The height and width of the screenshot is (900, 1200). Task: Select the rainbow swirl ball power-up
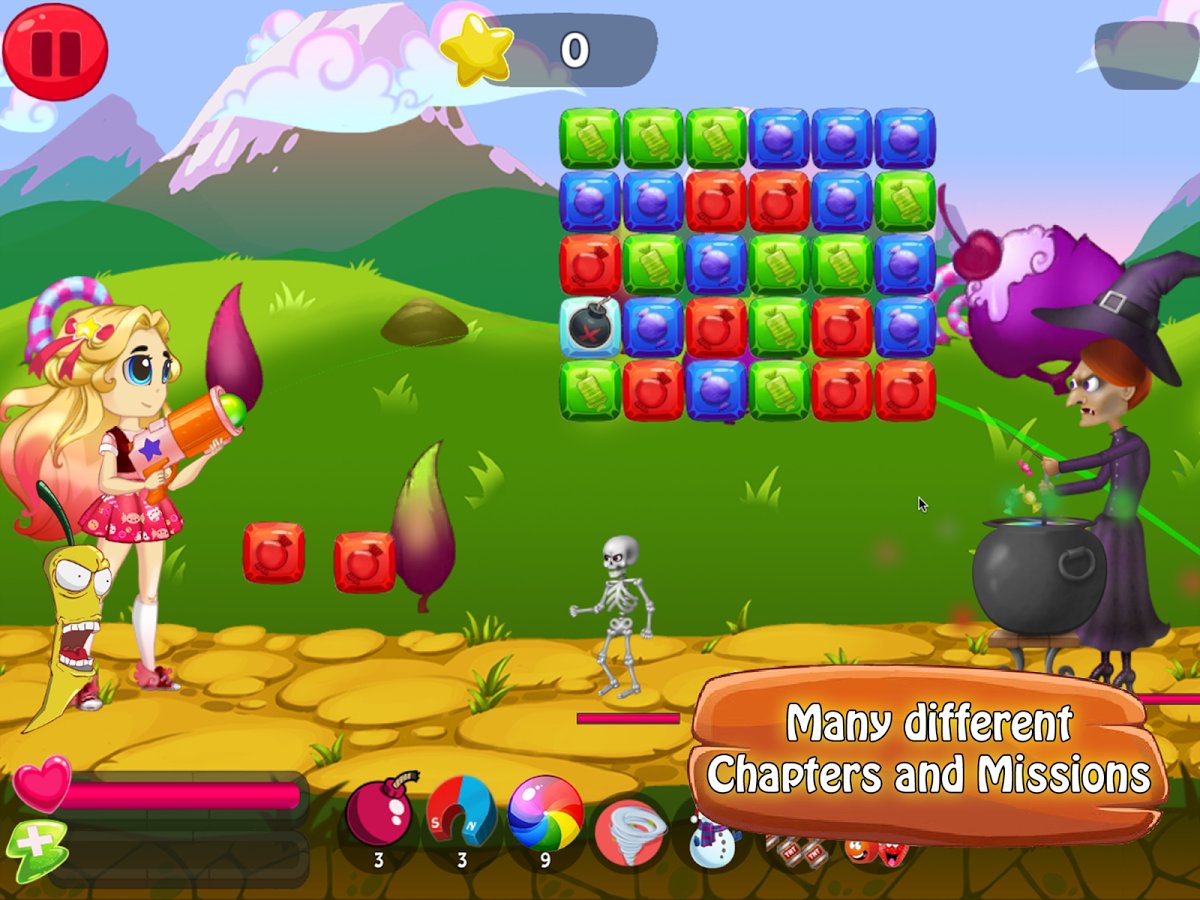(x=545, y=813)
